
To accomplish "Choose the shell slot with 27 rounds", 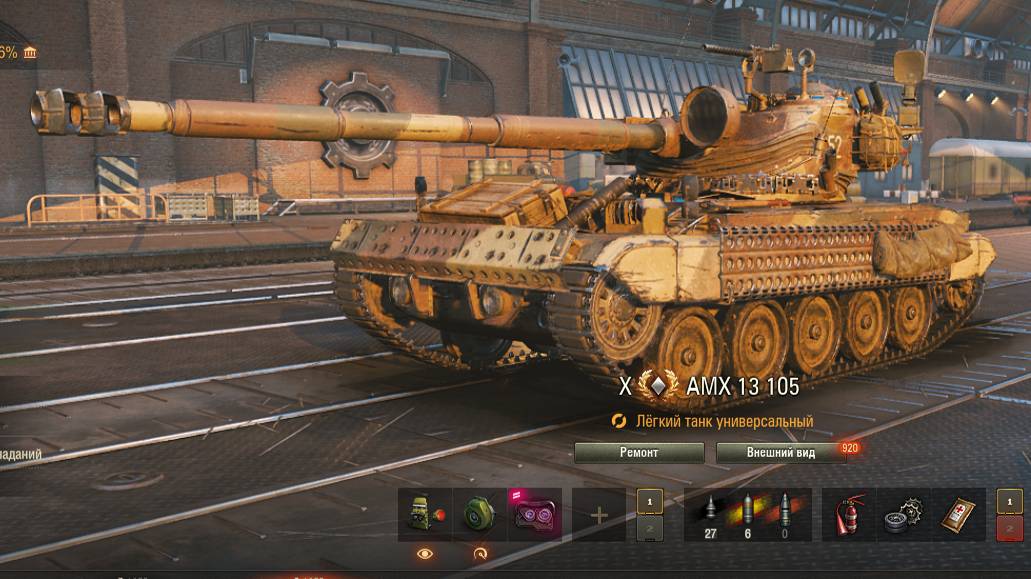I will click(x=711, y=515).
